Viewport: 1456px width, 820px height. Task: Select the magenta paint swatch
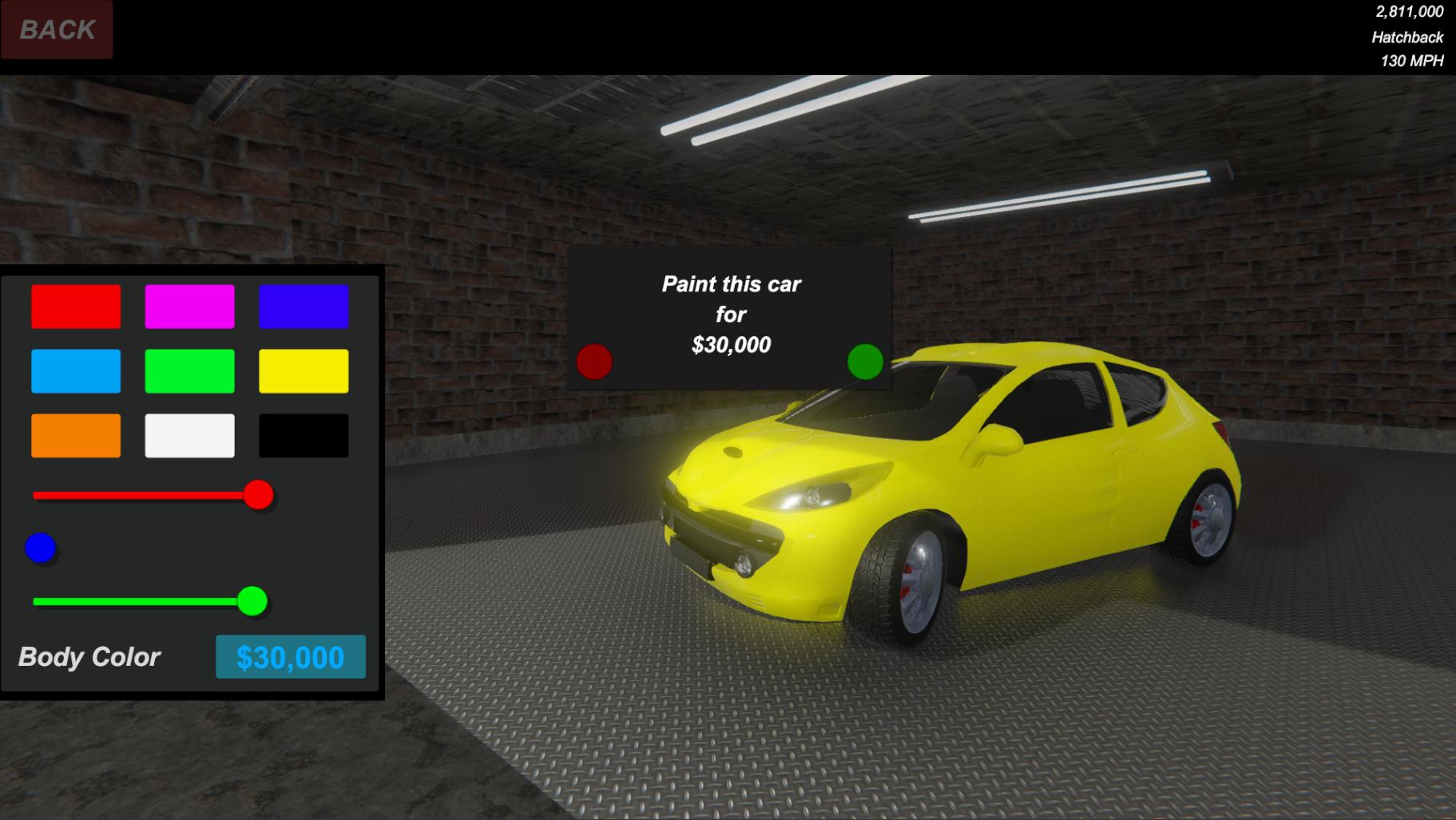(x=188, y=306)
